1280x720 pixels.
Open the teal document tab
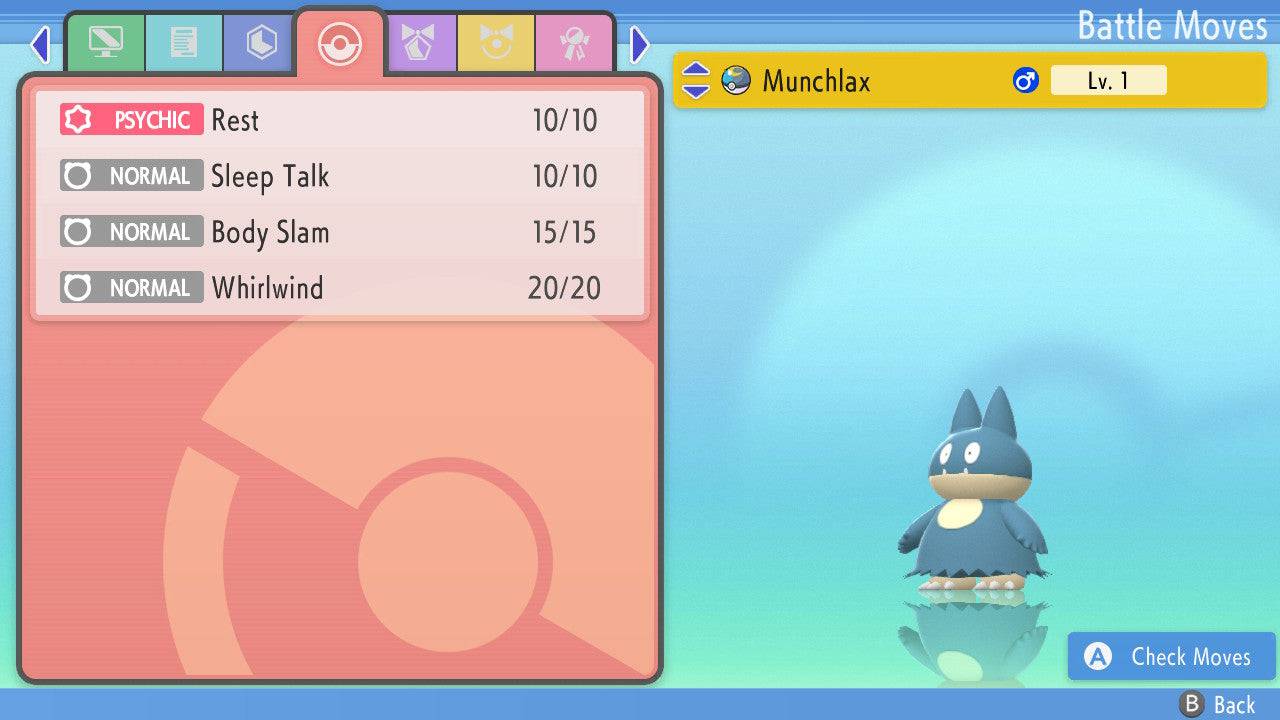(184, 42)
